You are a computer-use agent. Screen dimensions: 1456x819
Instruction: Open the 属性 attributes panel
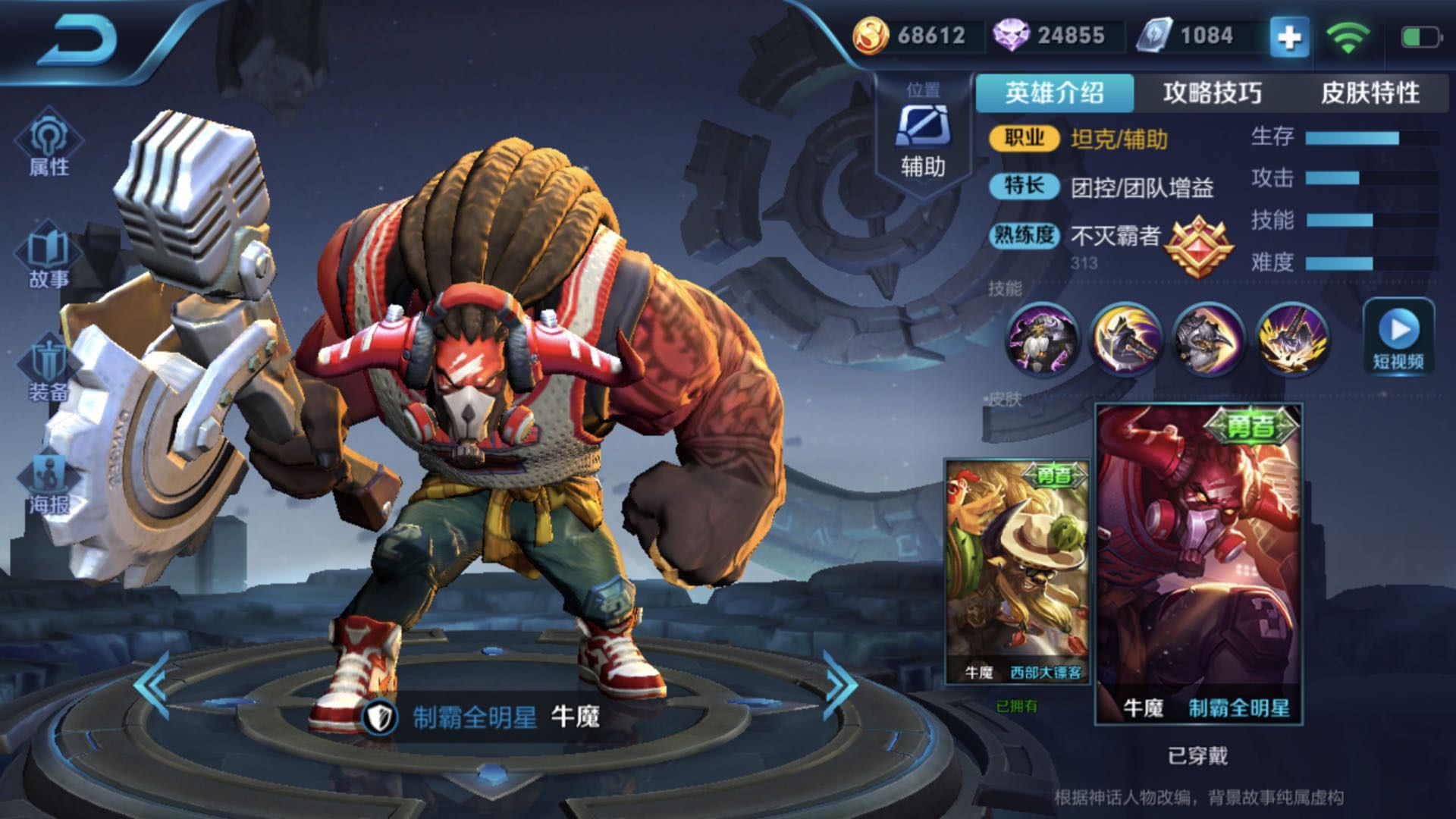49,146
